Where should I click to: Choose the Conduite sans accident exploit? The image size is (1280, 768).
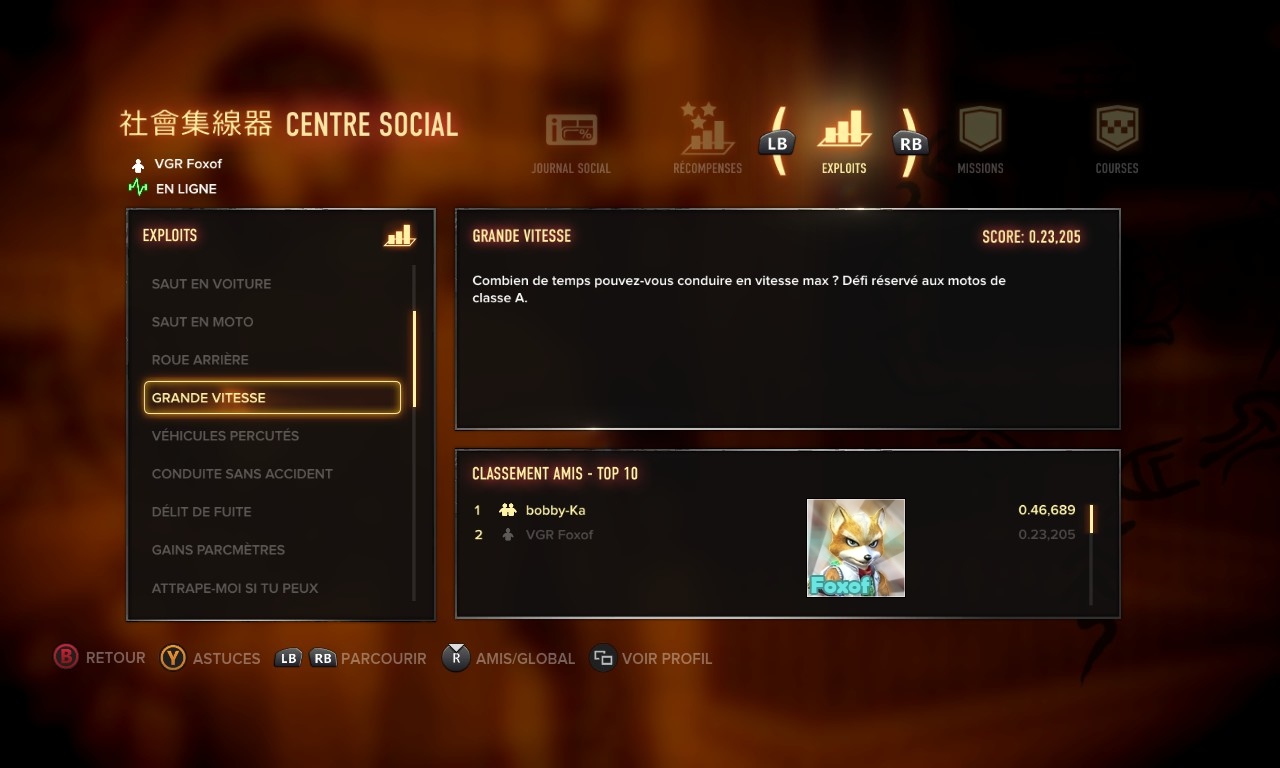click(x=242, y=474)
